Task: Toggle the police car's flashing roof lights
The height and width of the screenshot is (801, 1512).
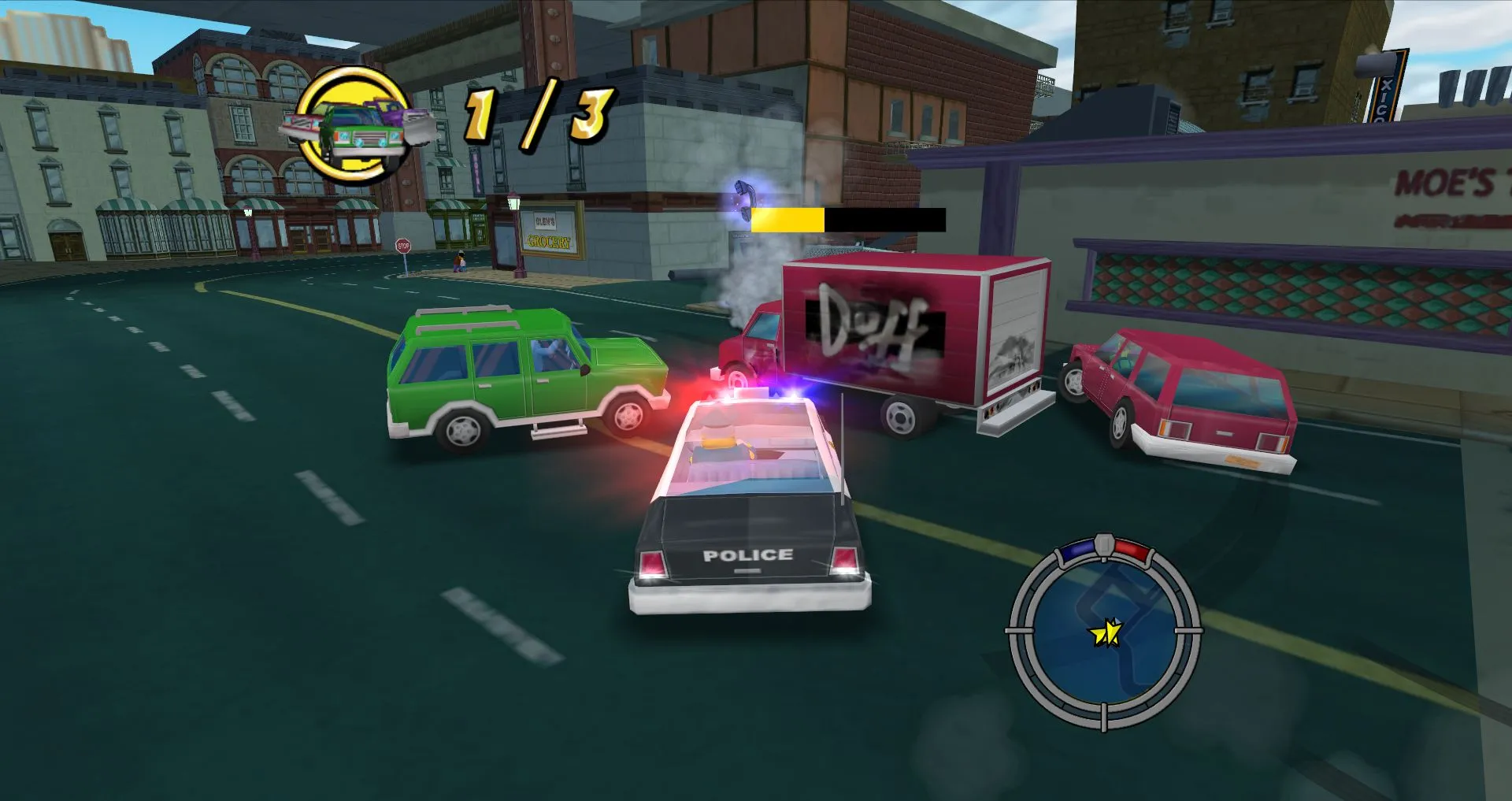Action: [756, 388]
